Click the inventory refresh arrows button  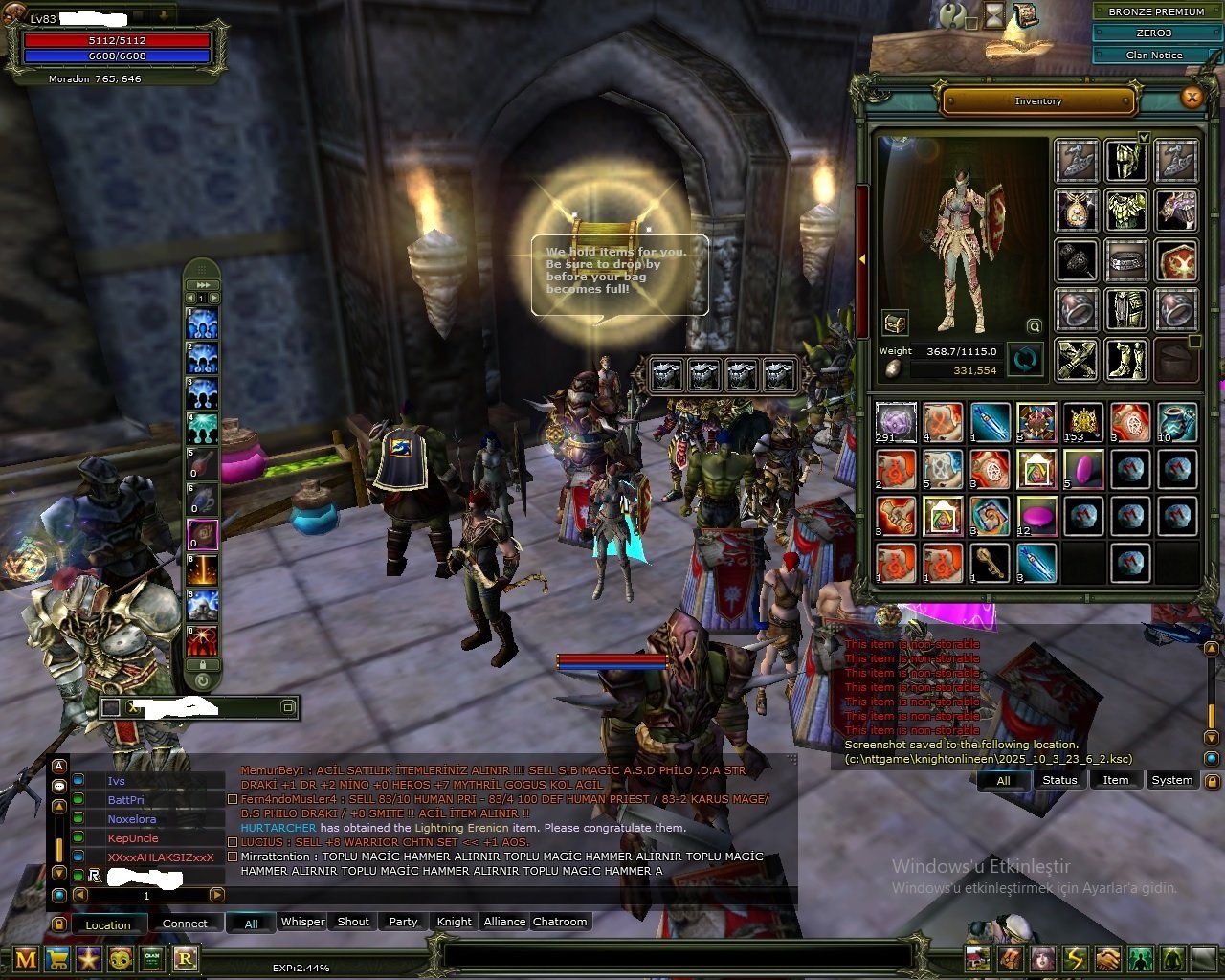pos(1025,361)
